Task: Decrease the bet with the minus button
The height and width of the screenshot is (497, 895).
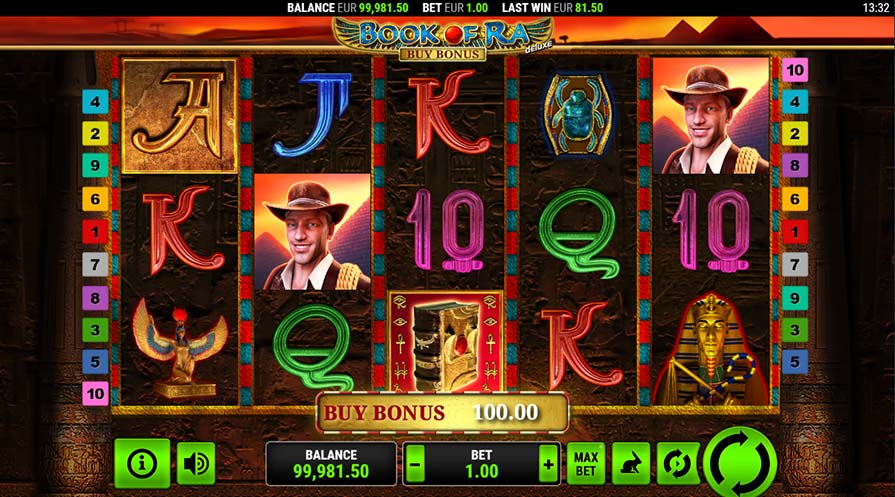Action: pos(416,464)
